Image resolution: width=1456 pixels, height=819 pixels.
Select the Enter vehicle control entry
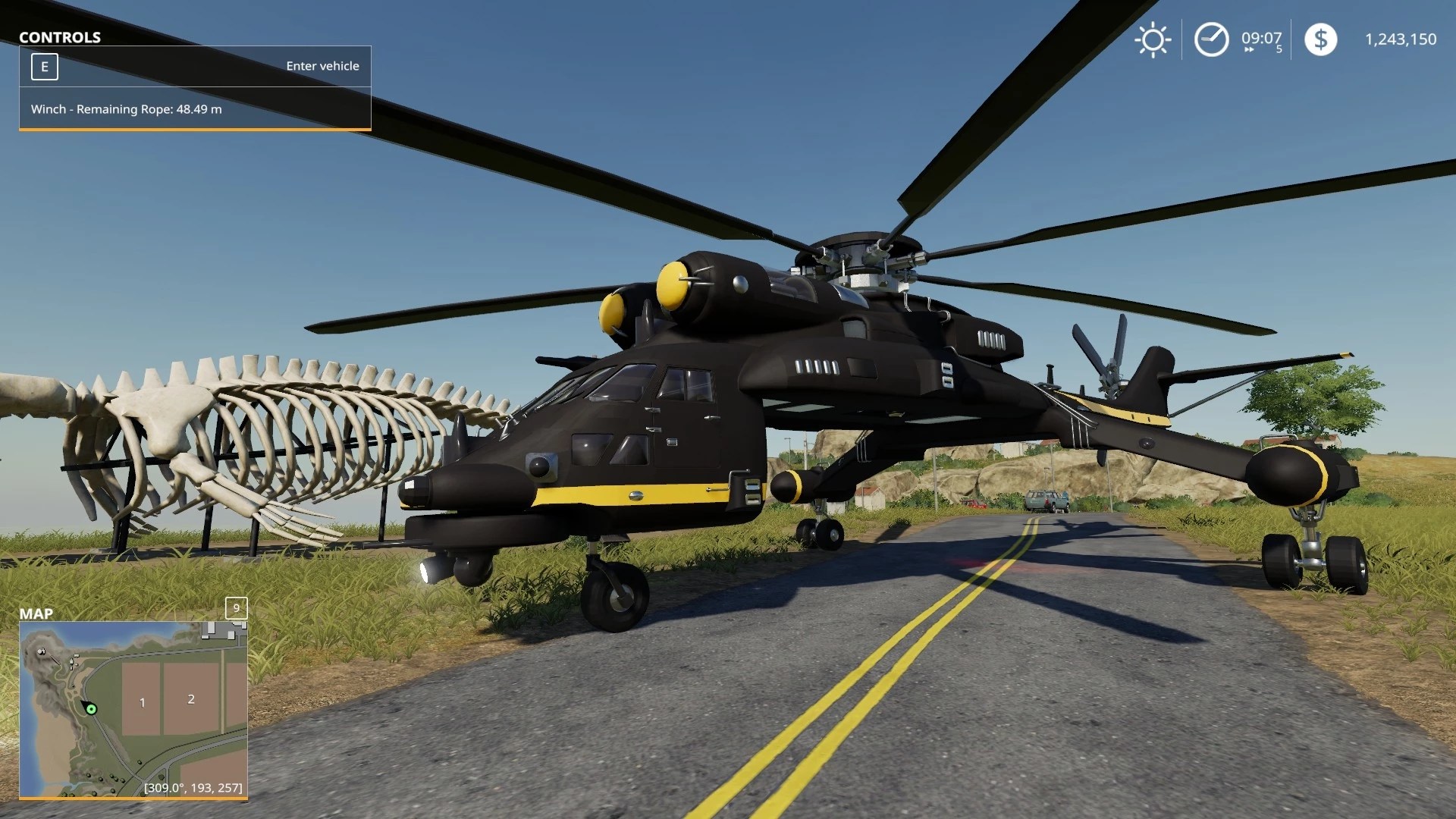322,66
